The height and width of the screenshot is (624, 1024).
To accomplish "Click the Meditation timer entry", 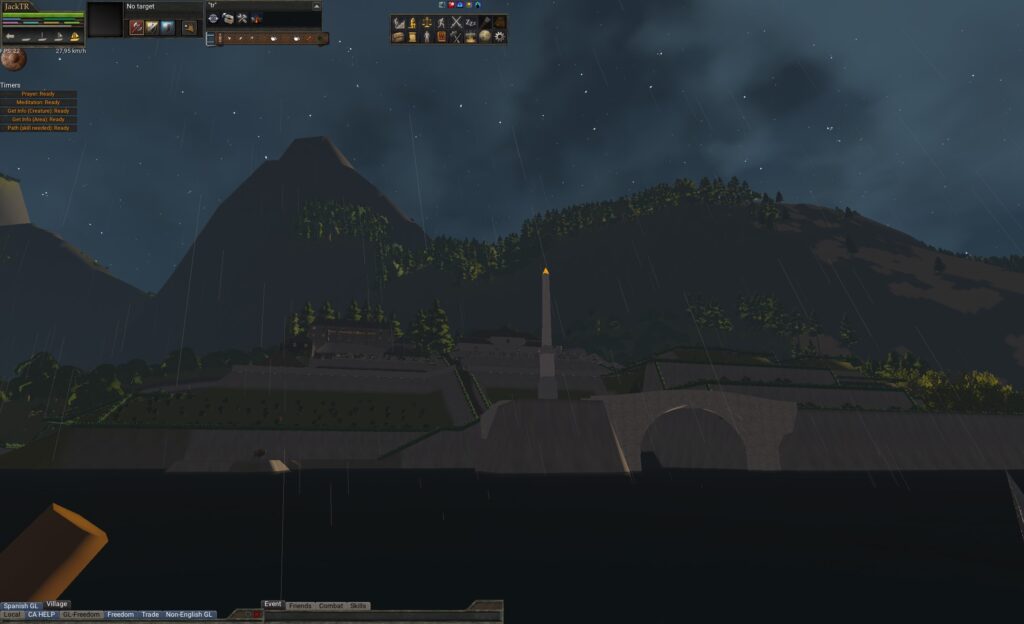I will pyautogui.click(x=38, y=102).
